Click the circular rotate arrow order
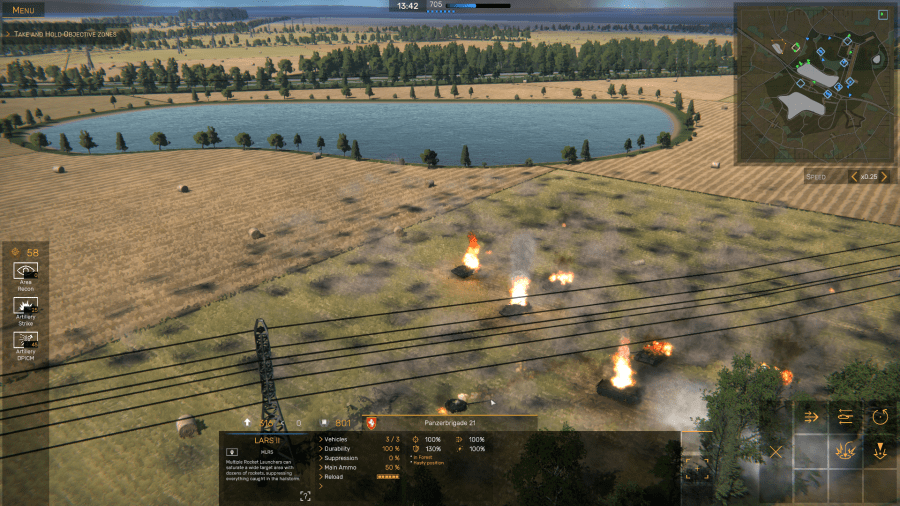The width and height of the screenshot is (900, 506). [x=880, y=418]
